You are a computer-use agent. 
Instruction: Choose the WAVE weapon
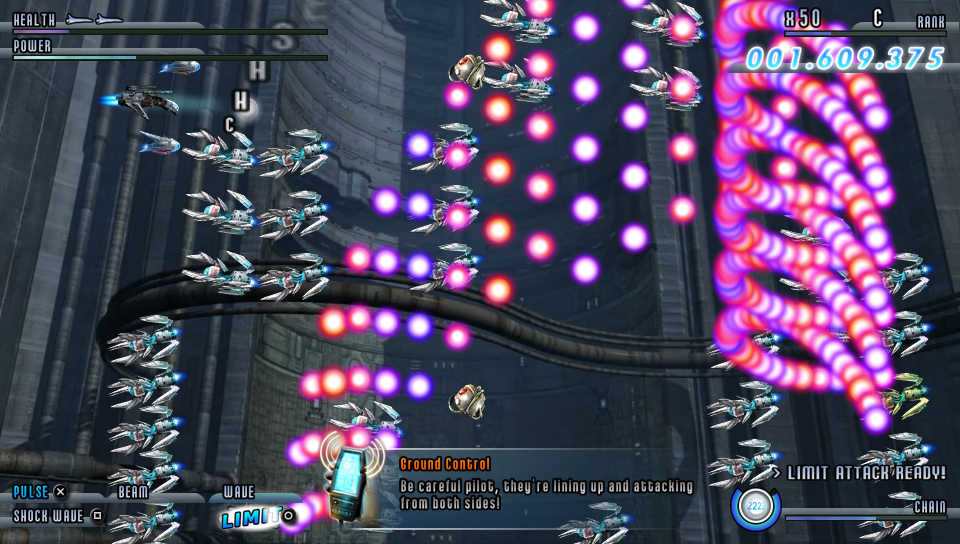click(x=238, y=492)
